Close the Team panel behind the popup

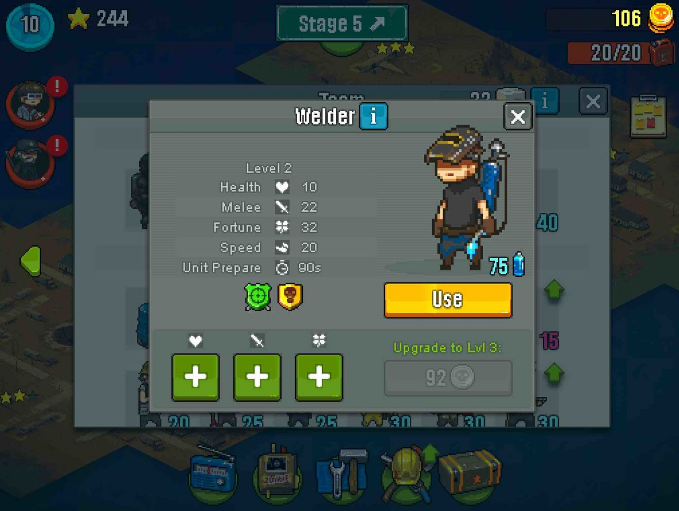pyautogui.click(x=593, y=101)
